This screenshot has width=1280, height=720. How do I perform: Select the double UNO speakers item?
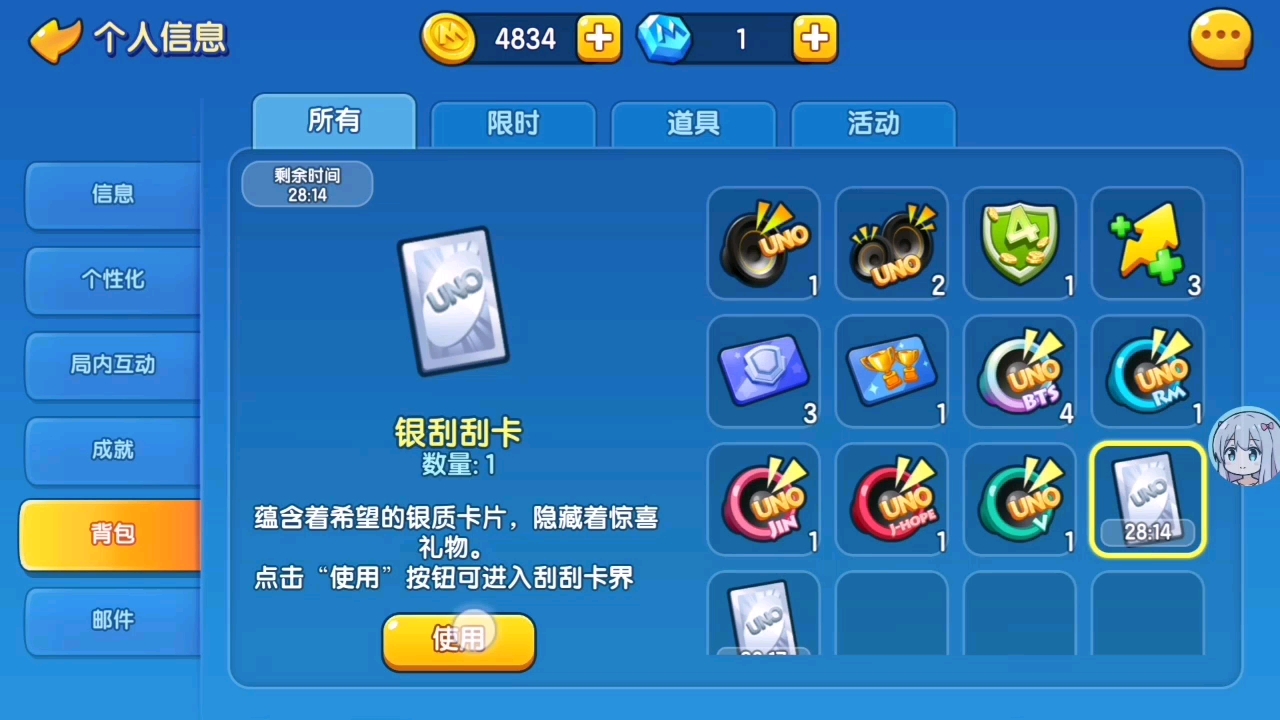click(891, 243)
